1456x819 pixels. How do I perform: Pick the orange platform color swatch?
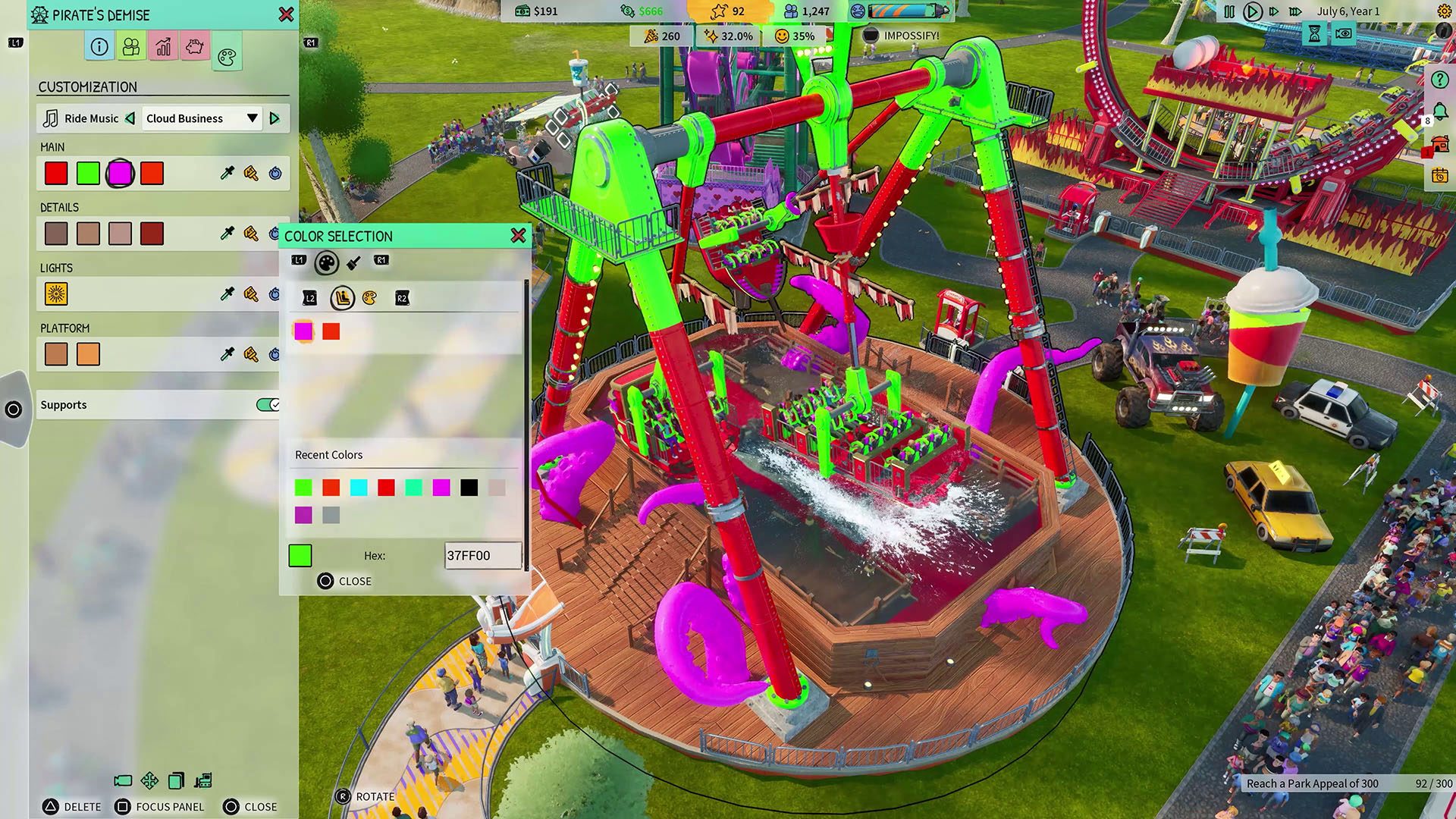click(x=88, y=354)
